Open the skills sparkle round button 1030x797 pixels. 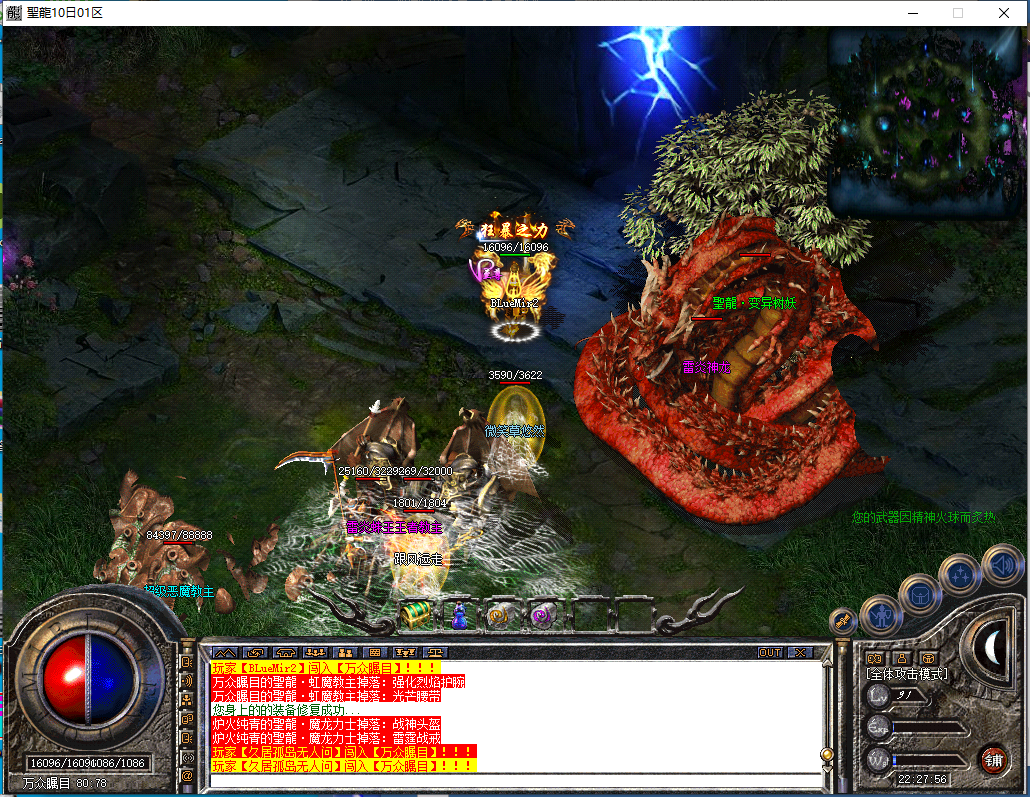tap(961, 574)
